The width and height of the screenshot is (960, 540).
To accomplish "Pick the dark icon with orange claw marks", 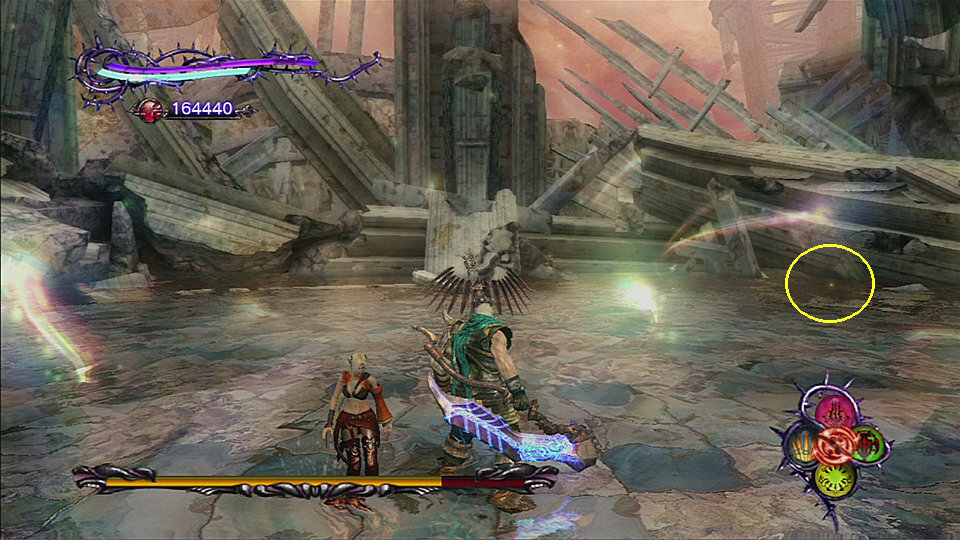I will tap(799, 444).
